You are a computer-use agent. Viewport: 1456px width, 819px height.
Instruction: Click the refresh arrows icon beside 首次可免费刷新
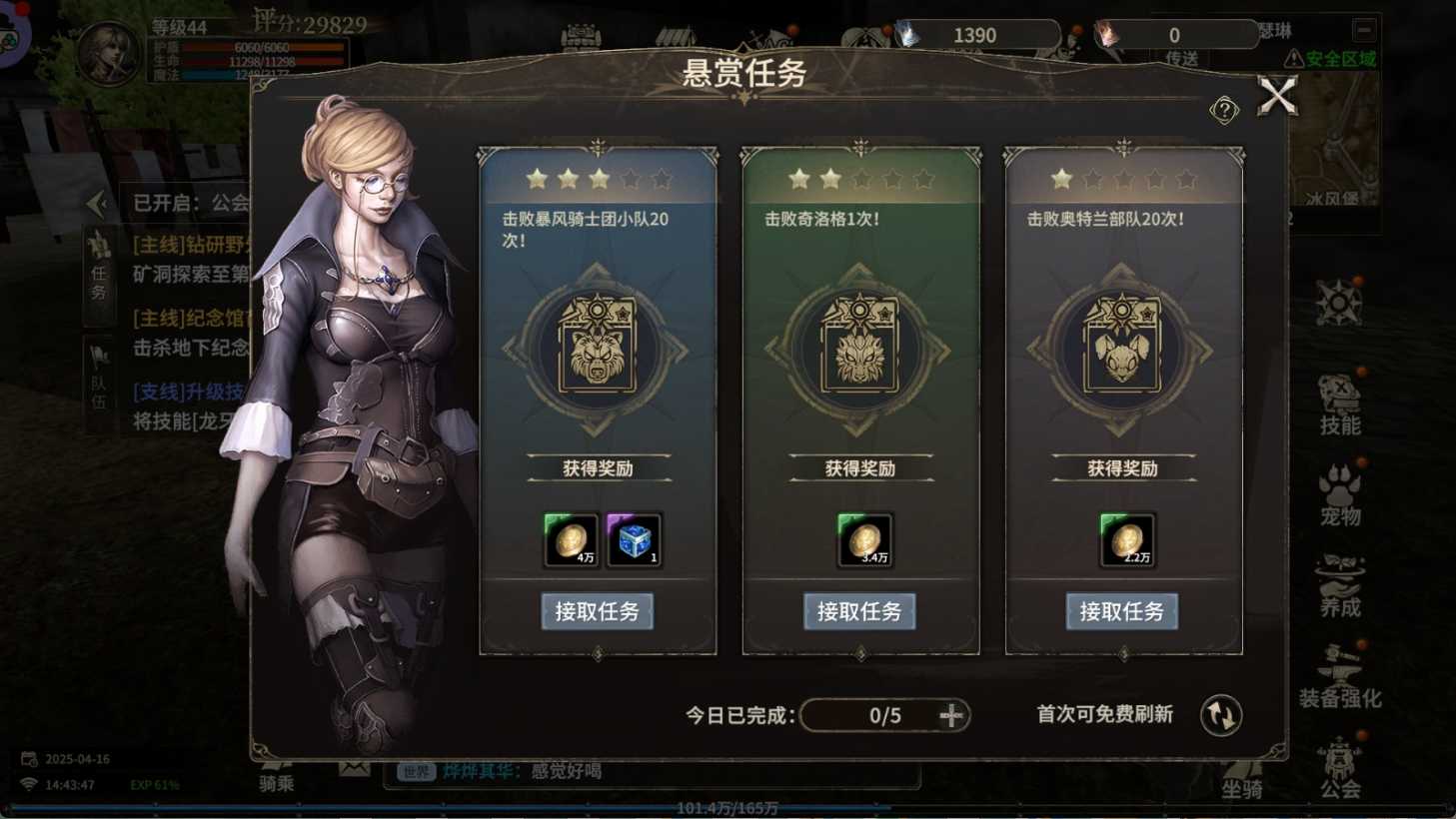[x=1219, y=714]
